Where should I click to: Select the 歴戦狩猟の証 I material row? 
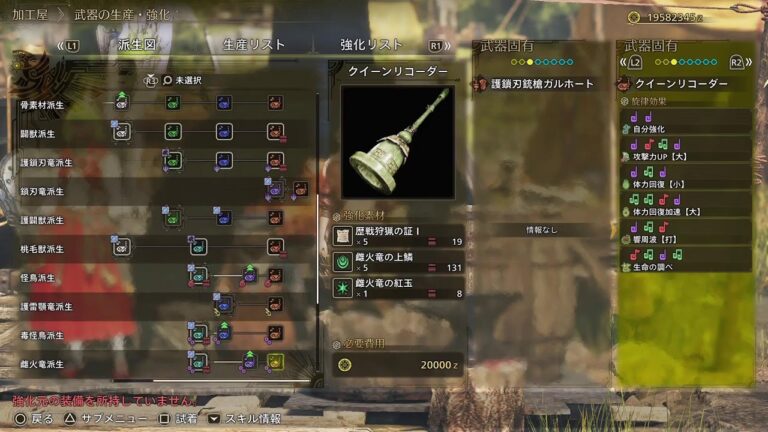(398, 235)
